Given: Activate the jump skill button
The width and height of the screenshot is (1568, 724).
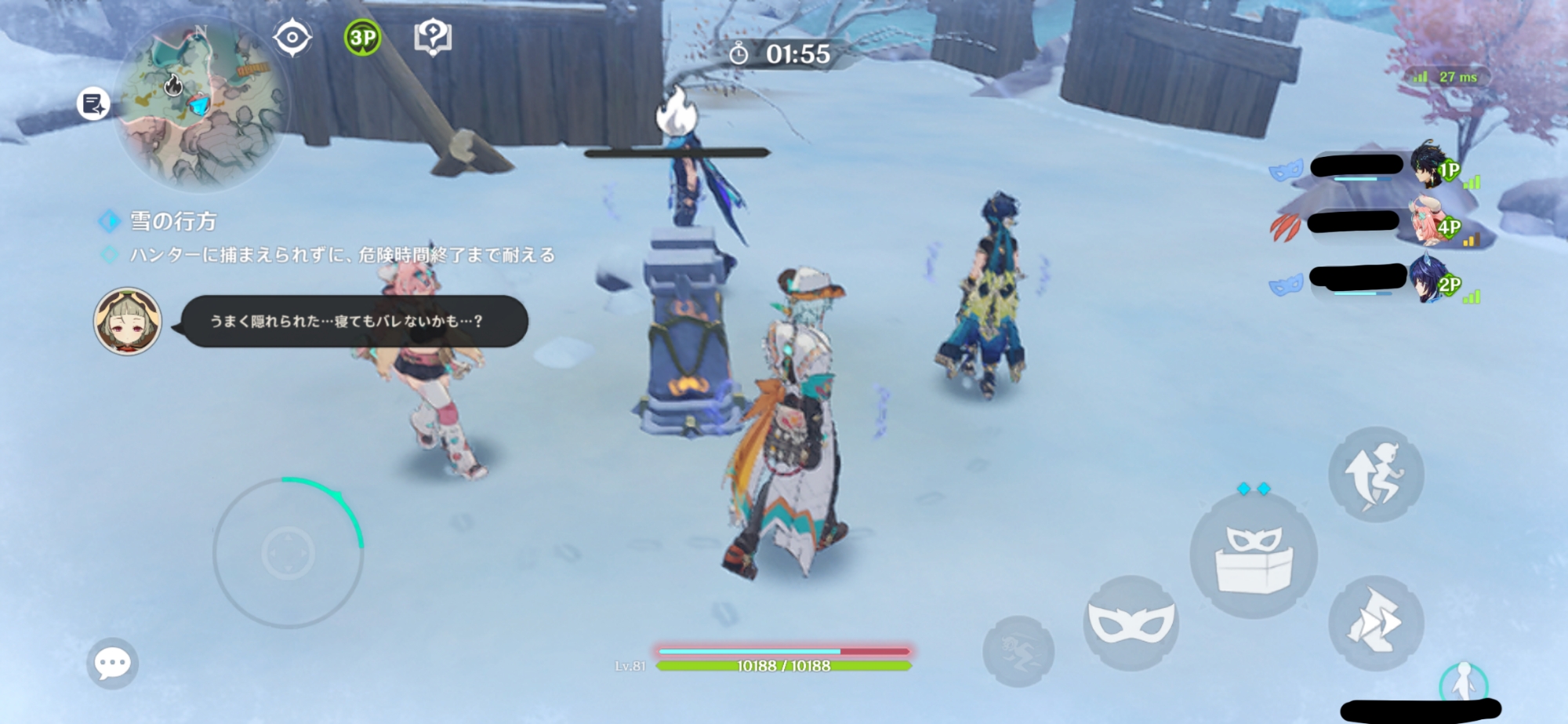Looking at the screenshot, I should click(1376, 475).
